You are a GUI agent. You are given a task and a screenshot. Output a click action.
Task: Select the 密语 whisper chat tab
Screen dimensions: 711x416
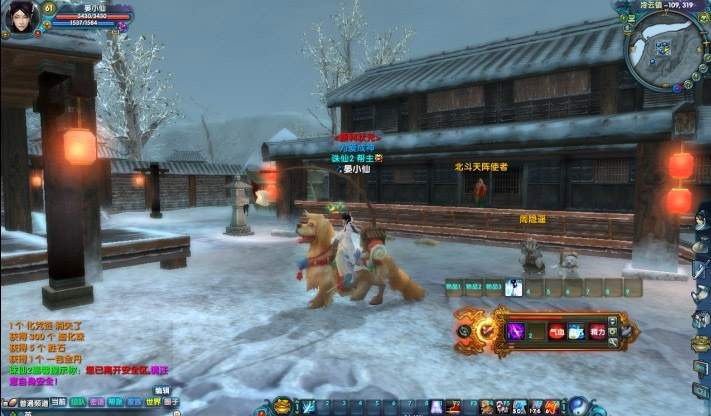pos(97,403)
